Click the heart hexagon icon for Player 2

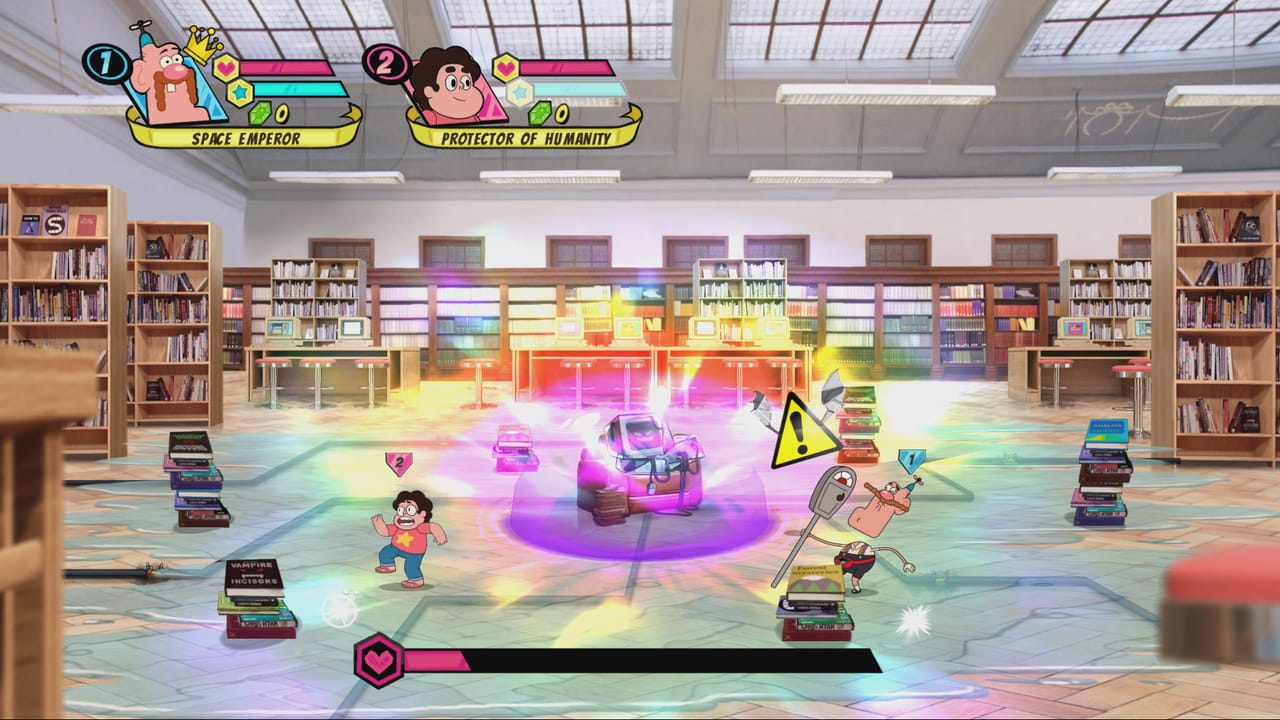coord(507,68)
